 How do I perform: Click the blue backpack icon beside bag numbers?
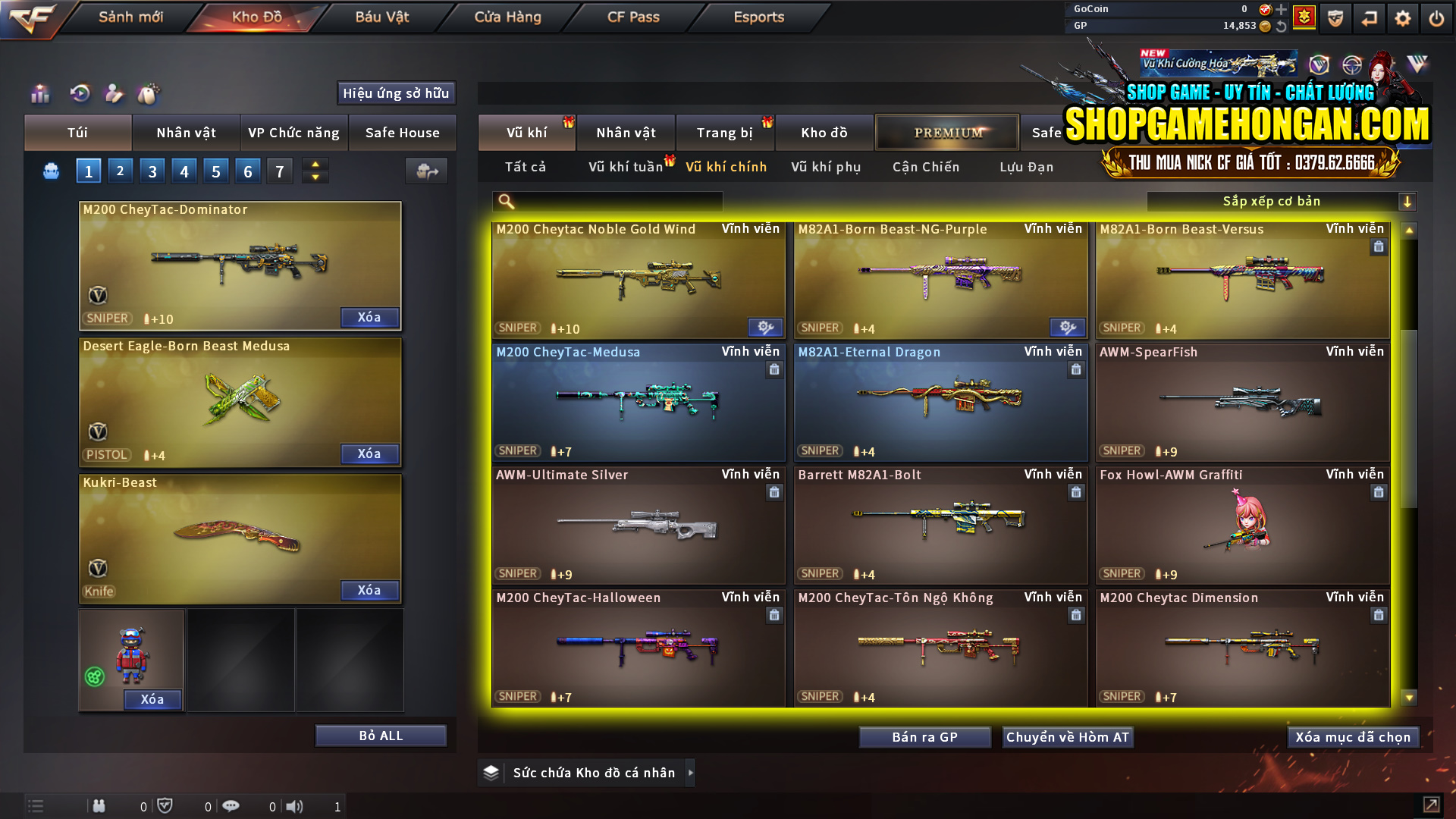coord(50,171)
